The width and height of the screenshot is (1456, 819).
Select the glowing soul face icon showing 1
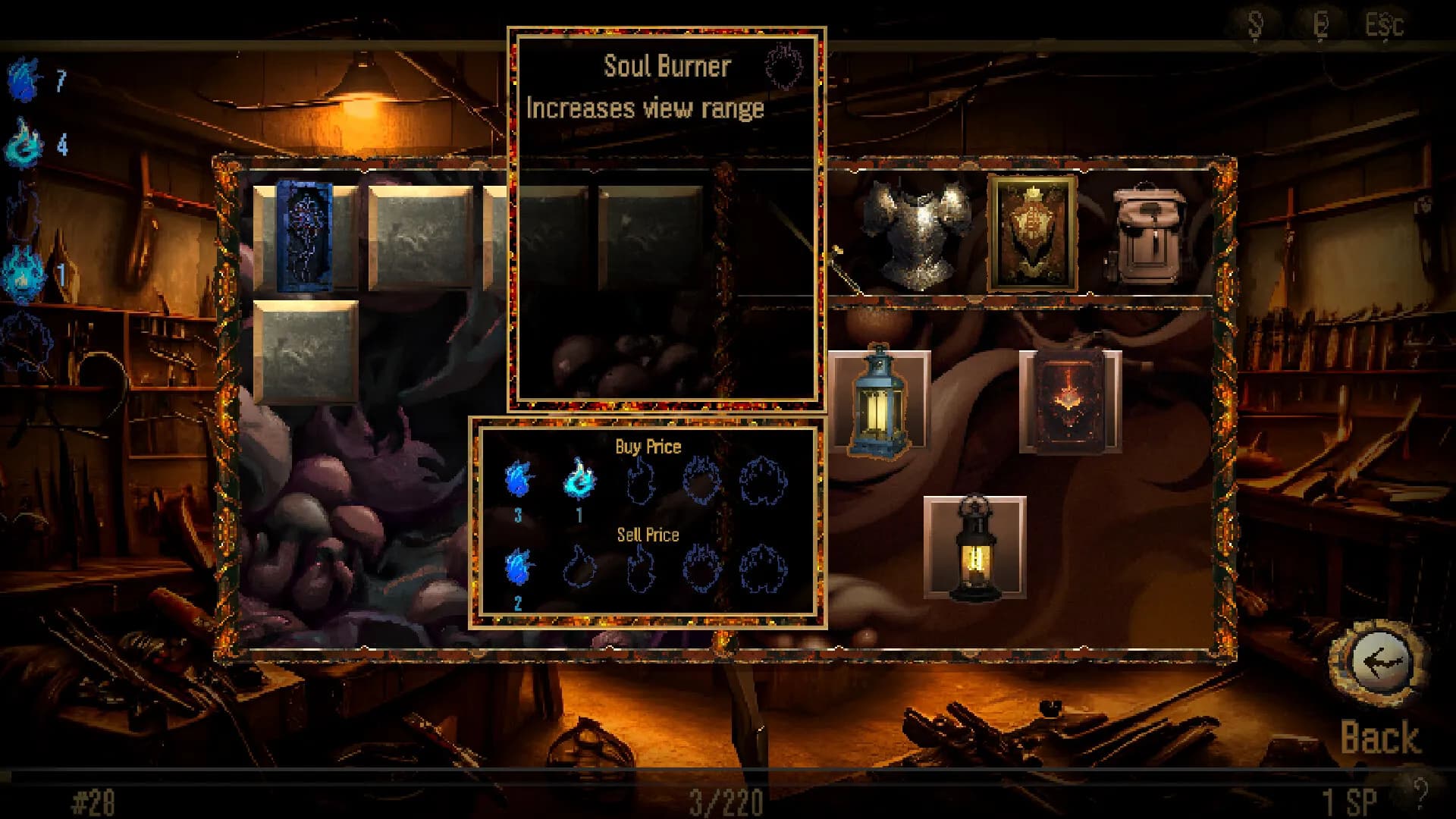[23, 269]
